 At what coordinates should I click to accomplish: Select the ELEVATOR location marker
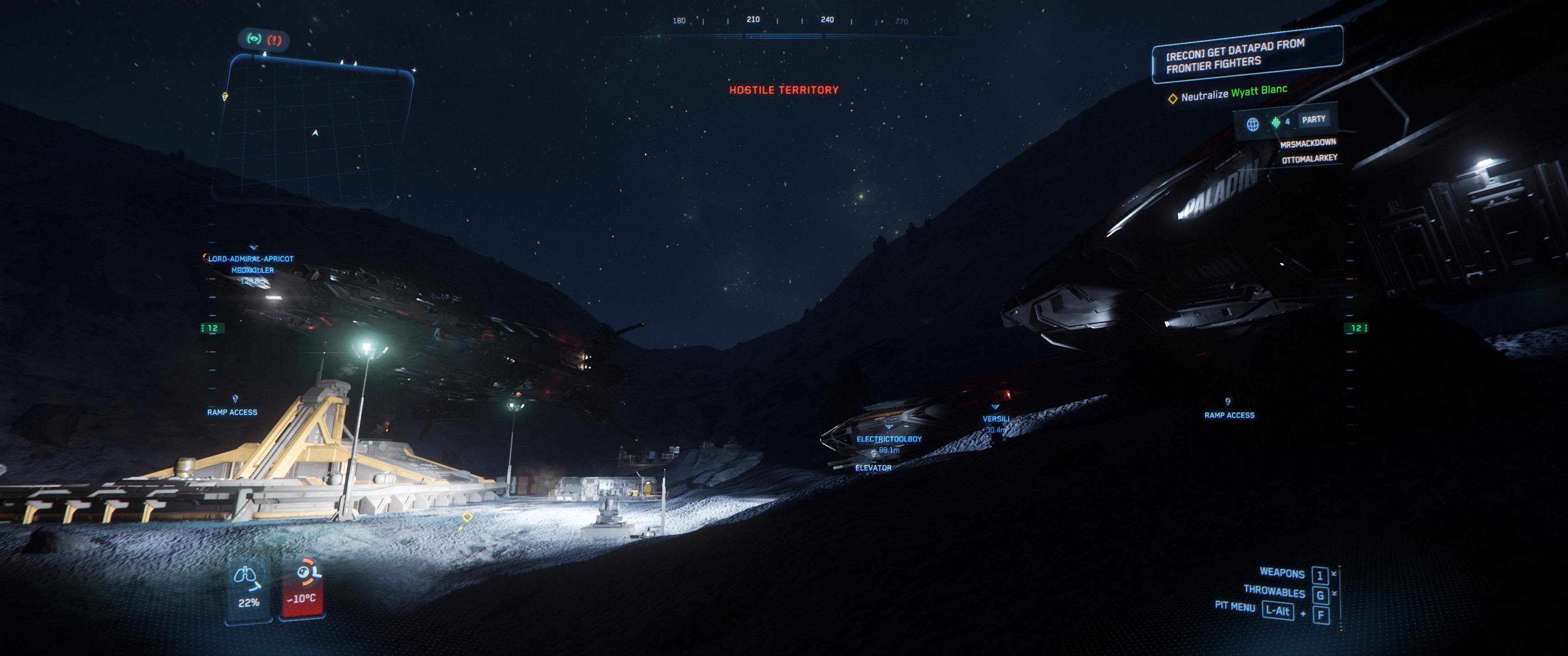coord(873,467)
